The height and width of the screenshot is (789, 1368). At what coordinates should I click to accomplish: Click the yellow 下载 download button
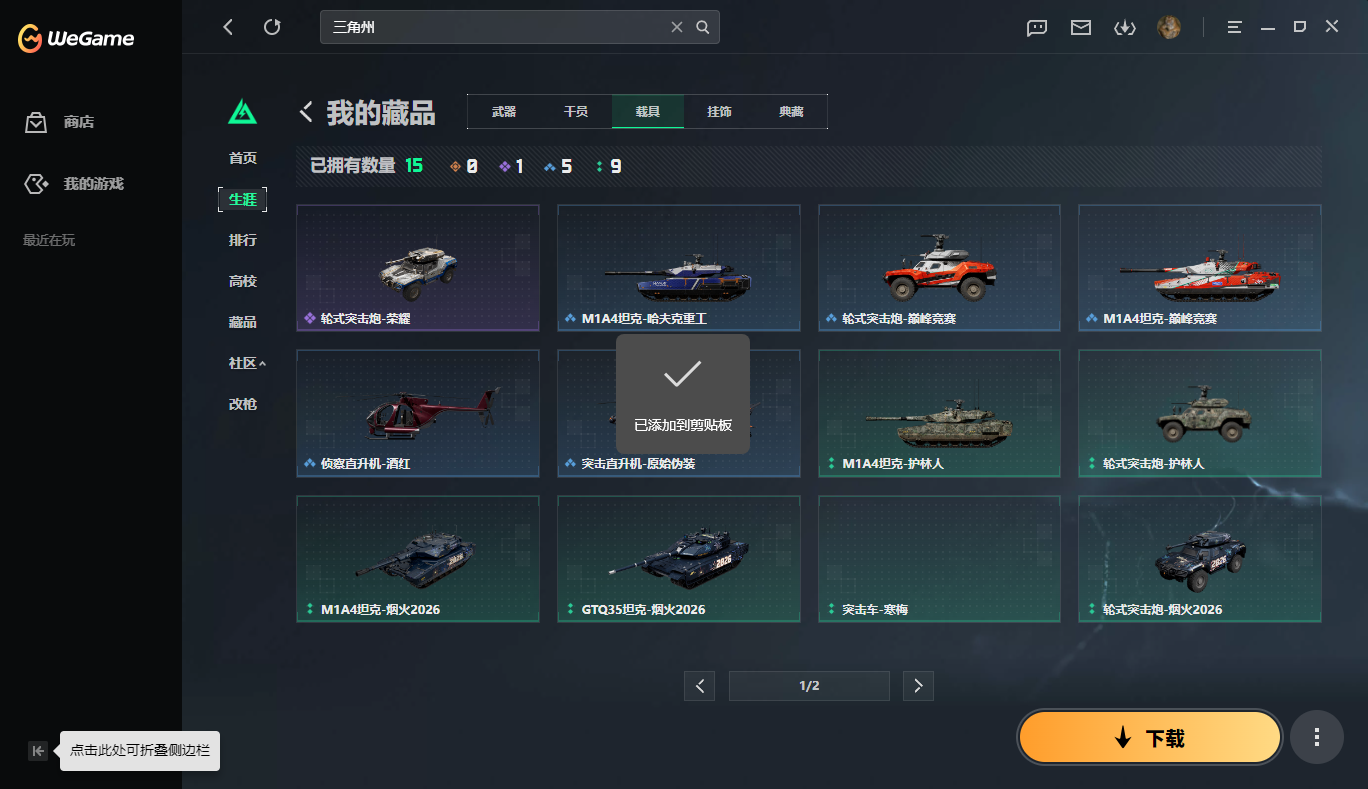(1149, 736)
